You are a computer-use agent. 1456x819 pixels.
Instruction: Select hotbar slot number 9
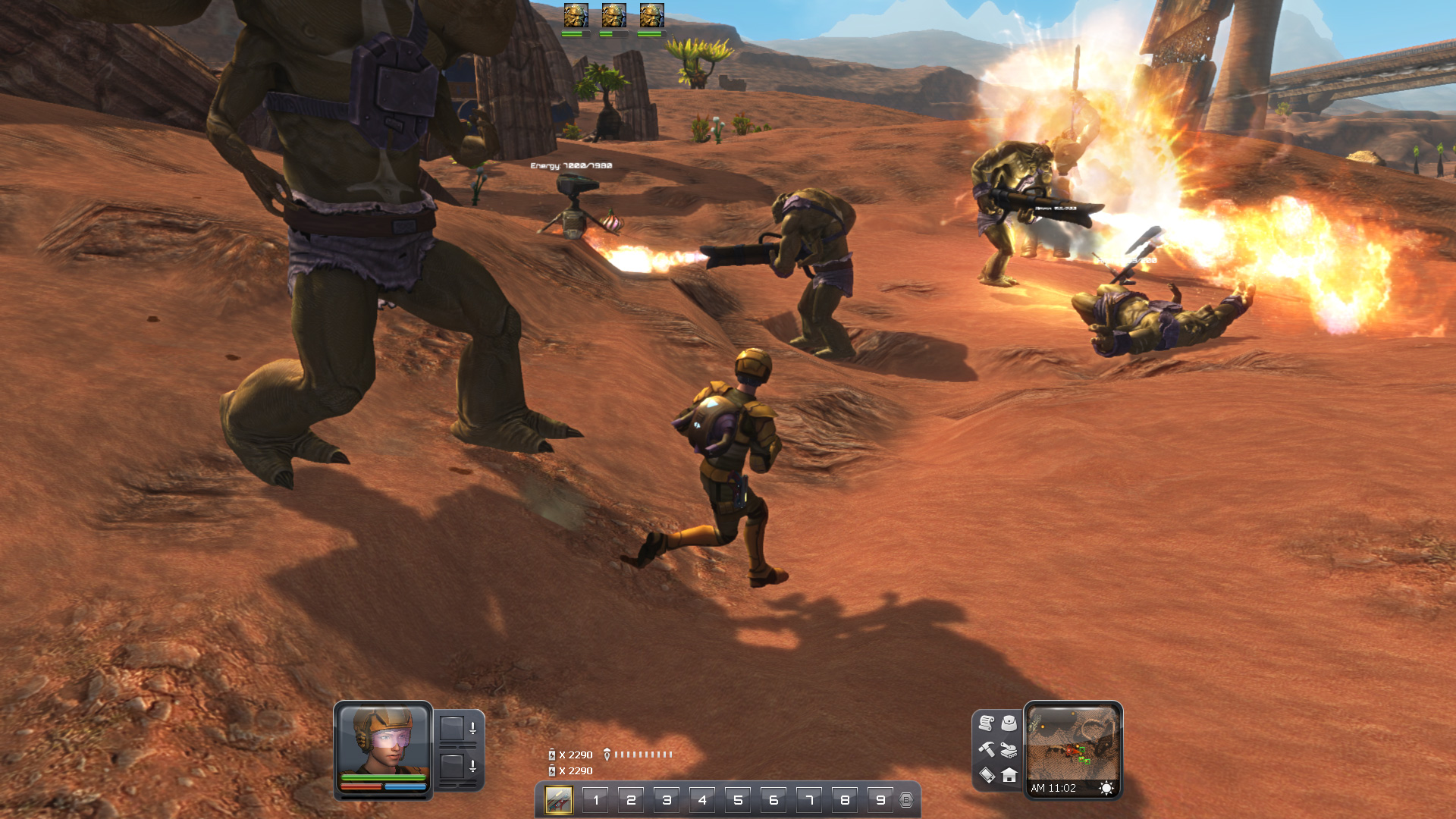click(880, 800)
